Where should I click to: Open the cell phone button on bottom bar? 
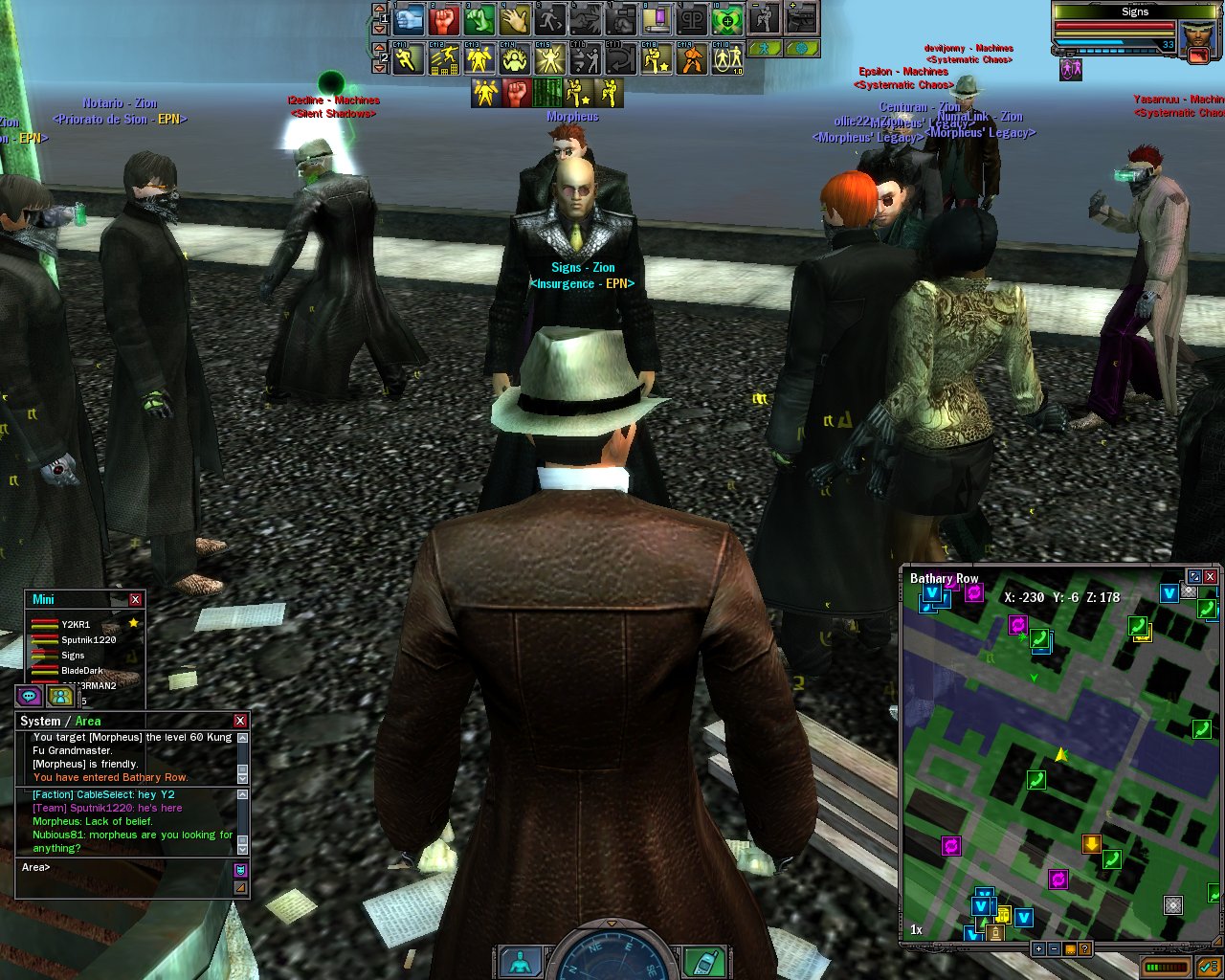click(704, 962)
